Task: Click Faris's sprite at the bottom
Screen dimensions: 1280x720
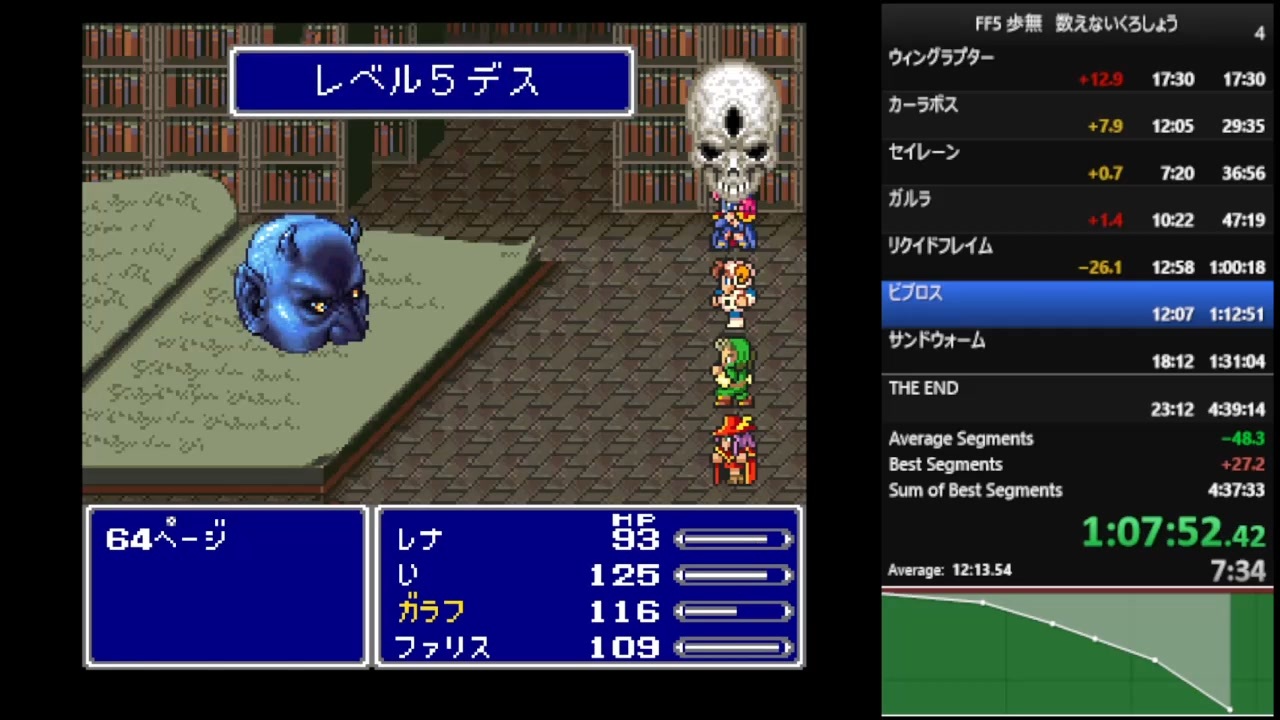Action: coord(735,450)
